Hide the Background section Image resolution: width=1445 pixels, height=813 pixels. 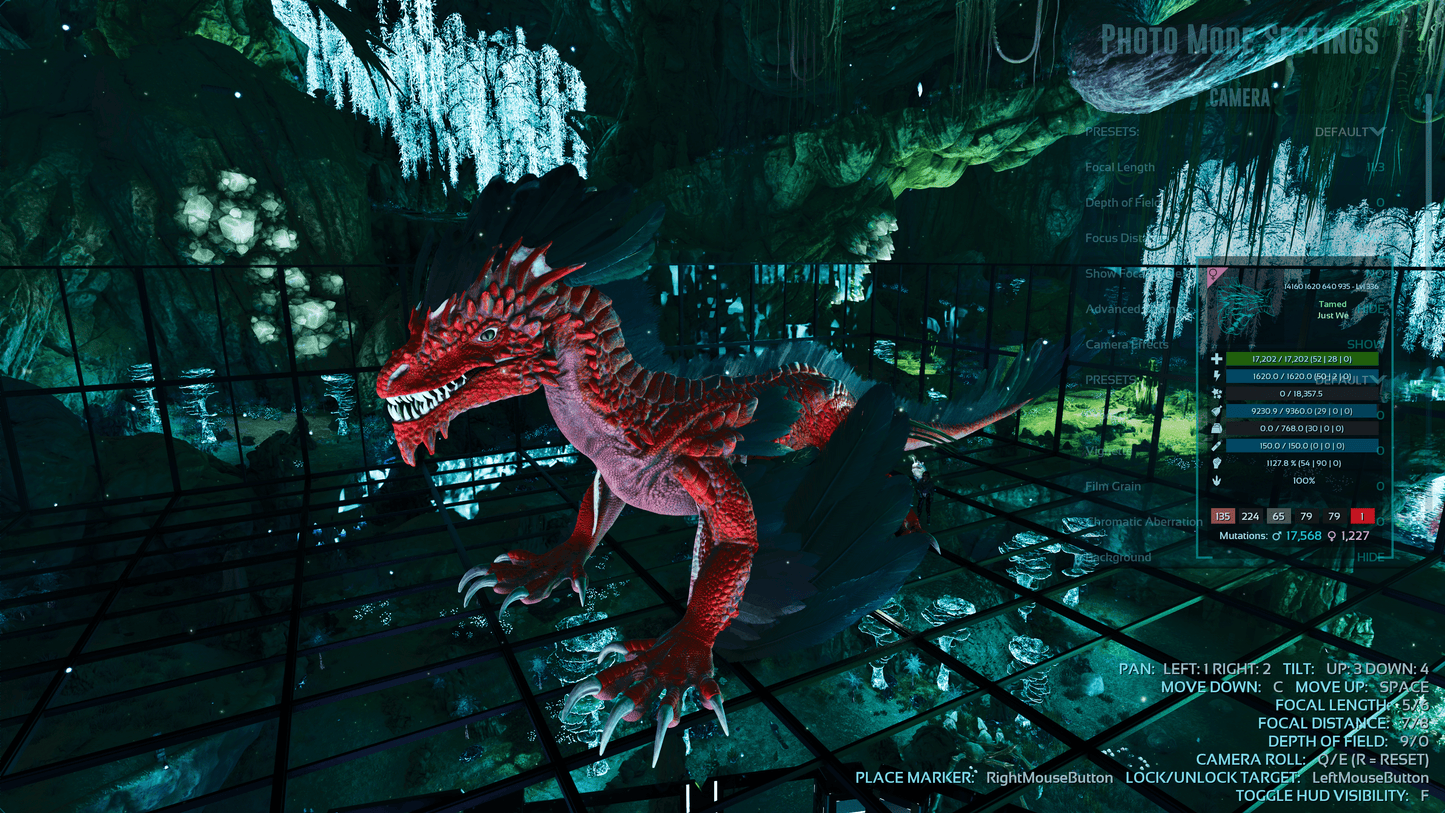1370,557
